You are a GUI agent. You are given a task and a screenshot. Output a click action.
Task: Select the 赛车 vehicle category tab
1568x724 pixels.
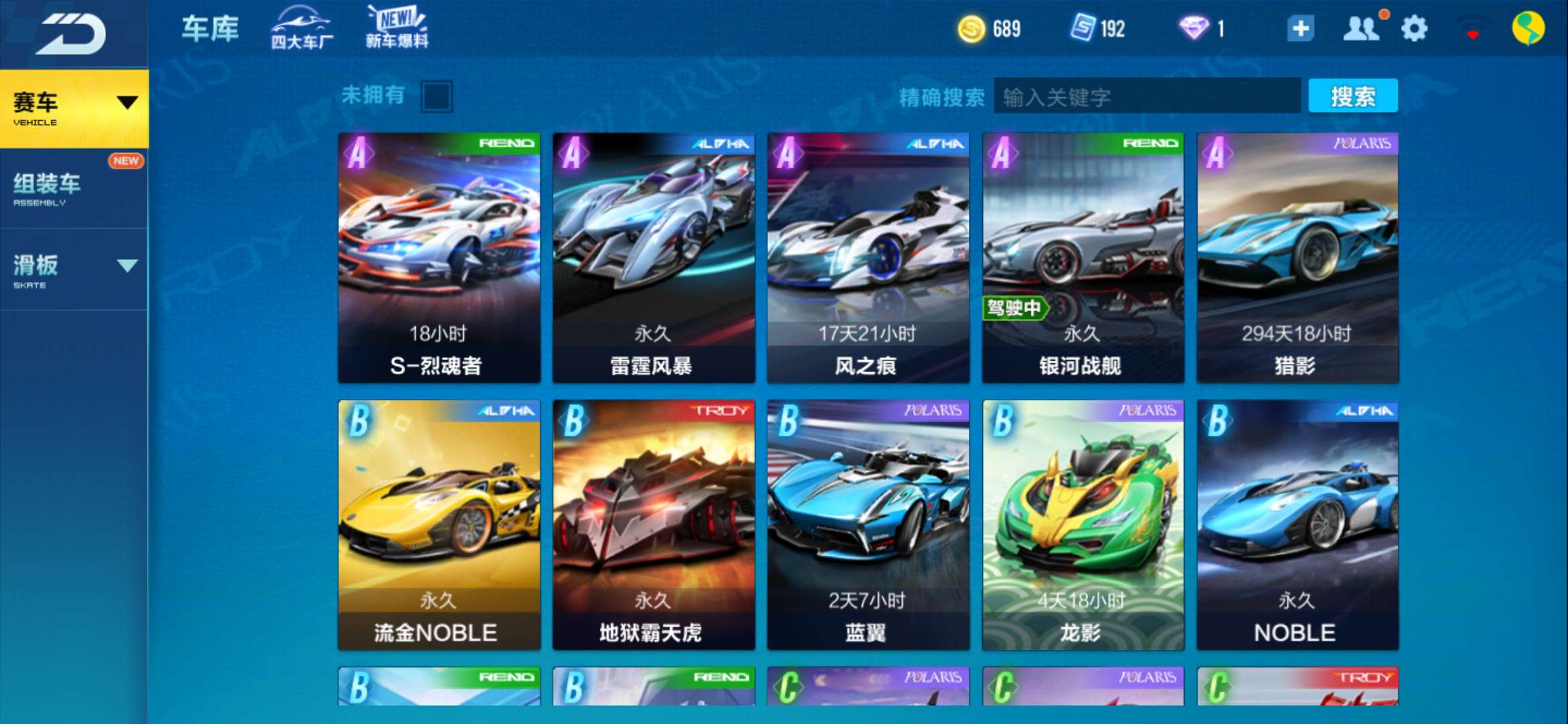(74, 108)
